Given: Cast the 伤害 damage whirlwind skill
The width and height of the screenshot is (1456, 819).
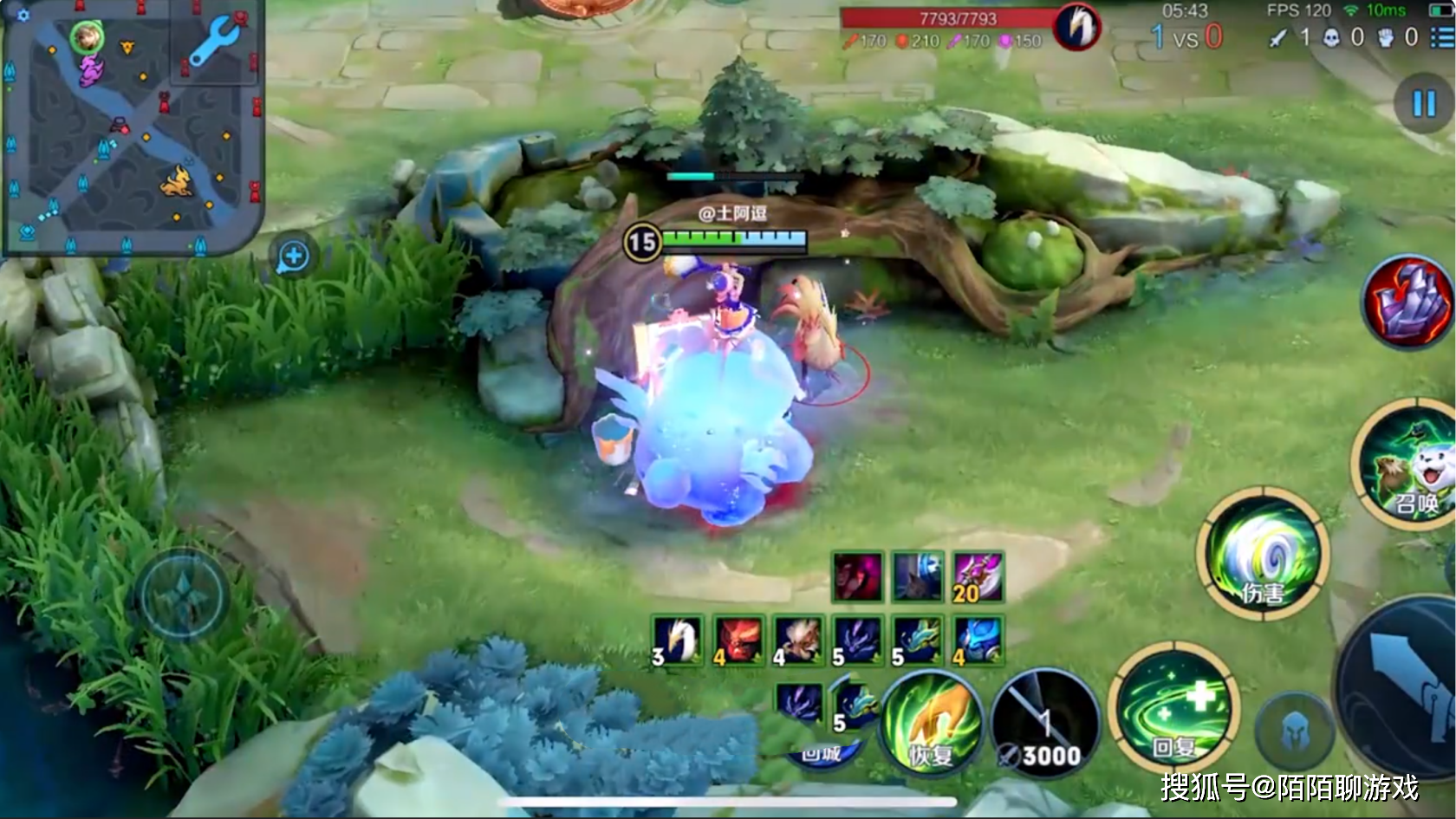Looking at the screenshot, I should (1263, 553).
